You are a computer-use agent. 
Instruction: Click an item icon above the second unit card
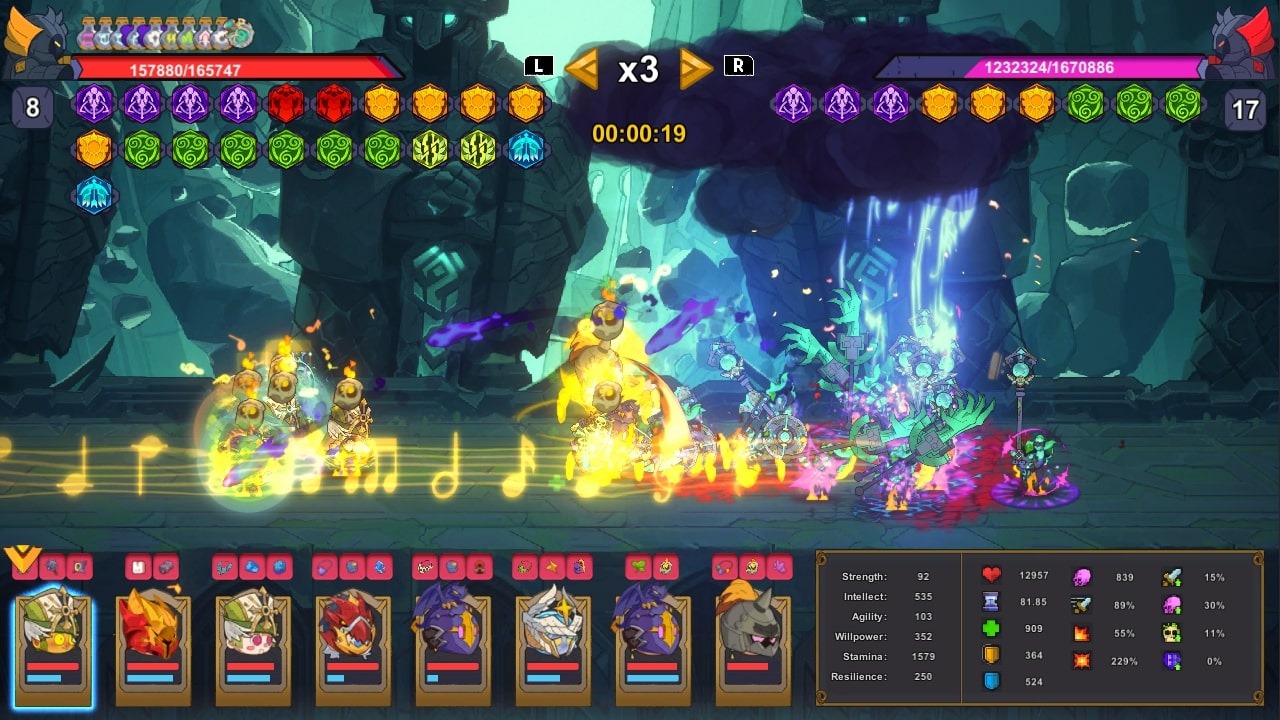(140, 567)
